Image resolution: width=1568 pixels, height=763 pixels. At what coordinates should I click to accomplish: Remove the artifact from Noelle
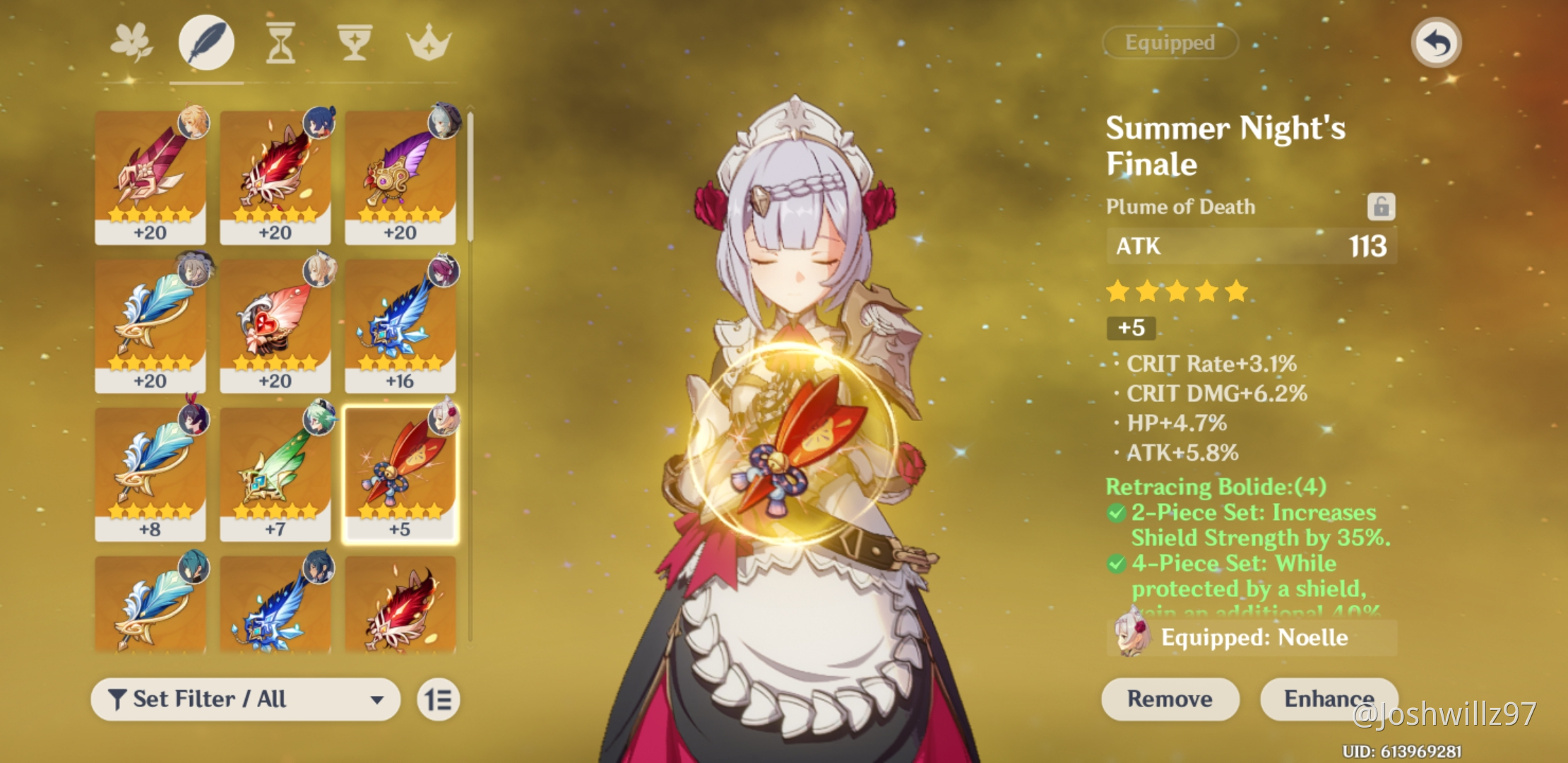click(1170, 699)
